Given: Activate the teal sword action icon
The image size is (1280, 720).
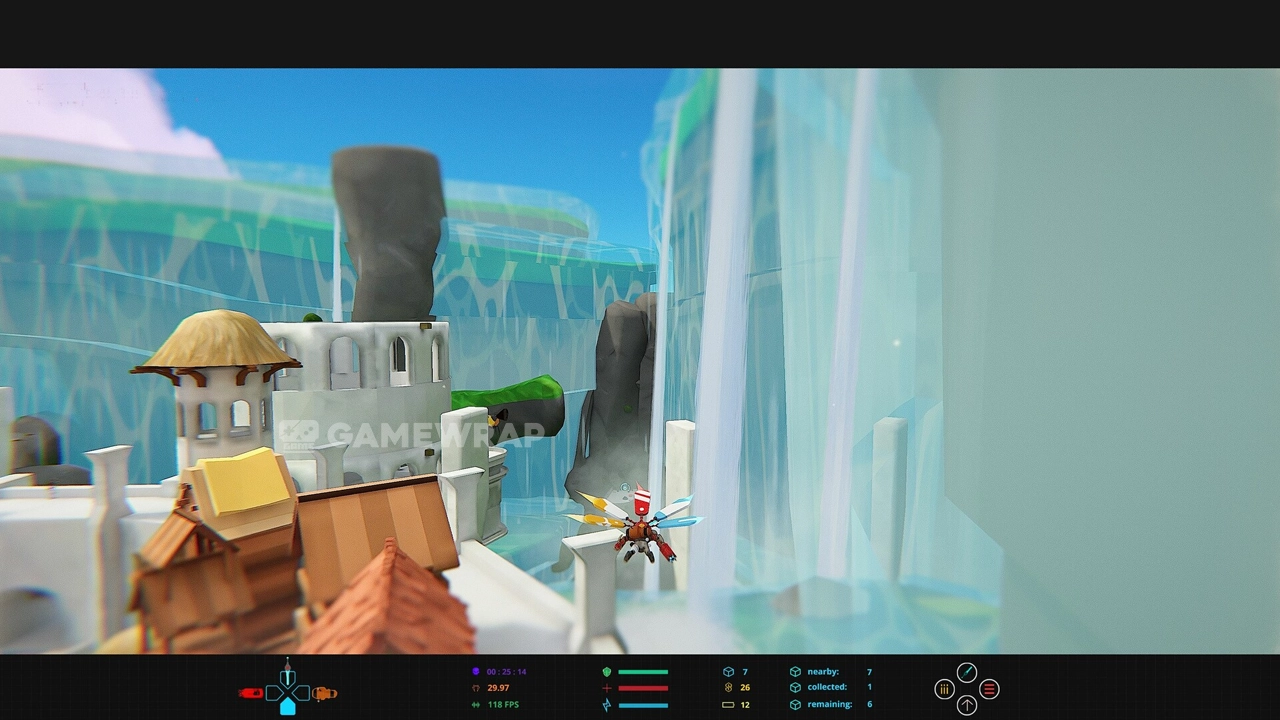Looking at the screenshot, I should pyautogui.click(x=967, y=672).
